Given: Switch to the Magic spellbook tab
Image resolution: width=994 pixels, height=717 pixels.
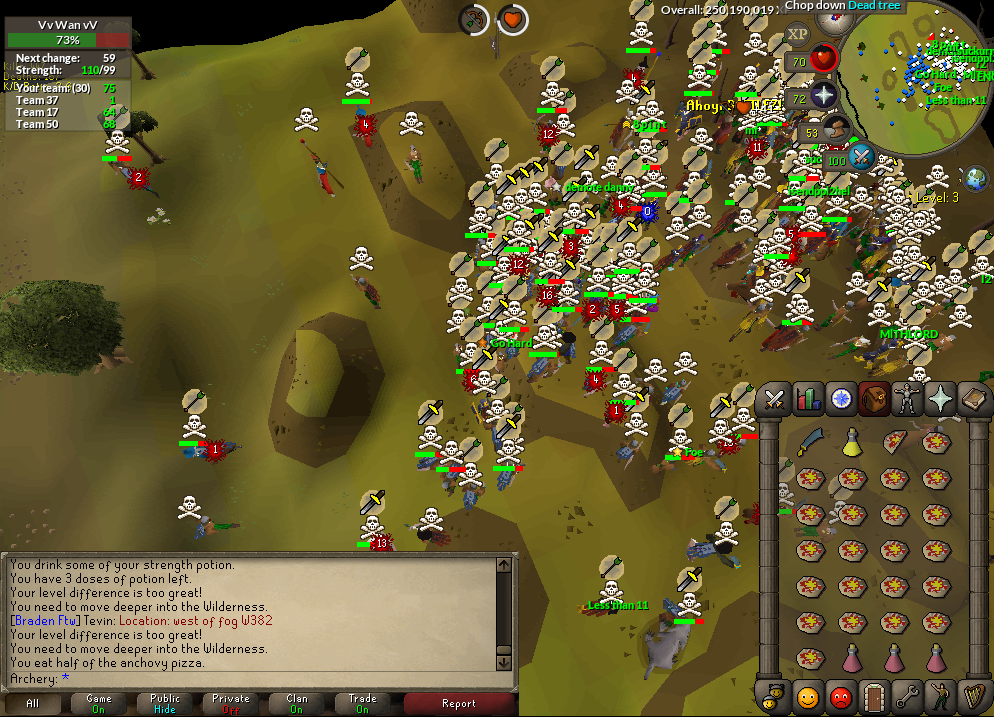Looking at the screenshot, I should (x=974, y=399).
